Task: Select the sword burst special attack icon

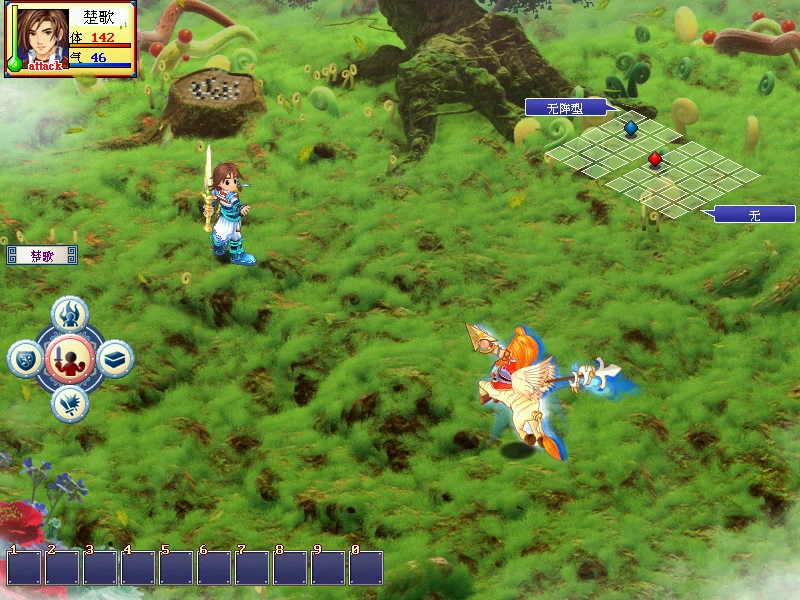Action: tap(69, 403)
